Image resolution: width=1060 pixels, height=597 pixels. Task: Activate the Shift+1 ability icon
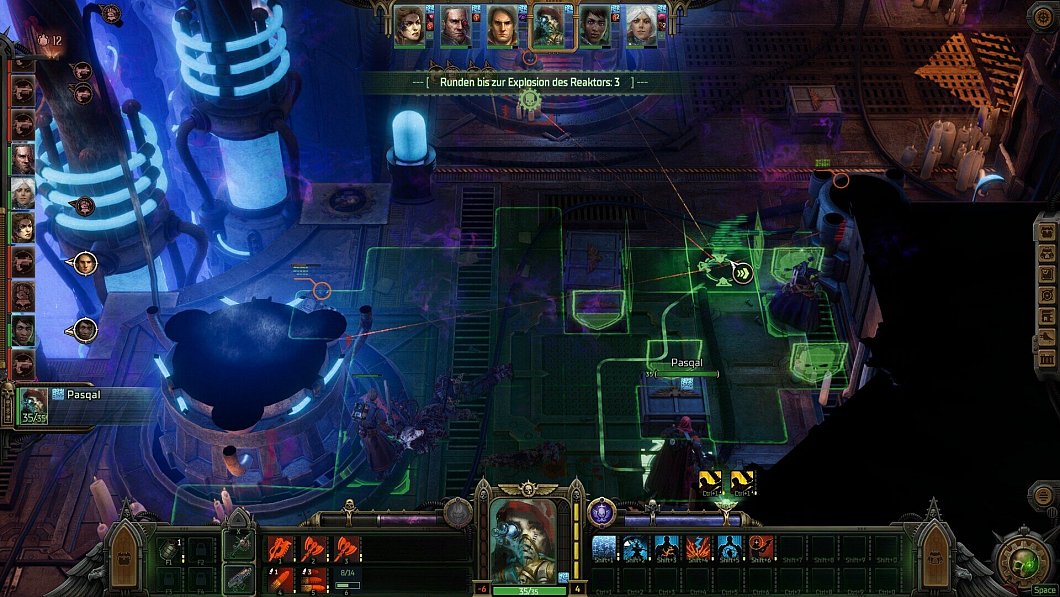click(604, 548)
